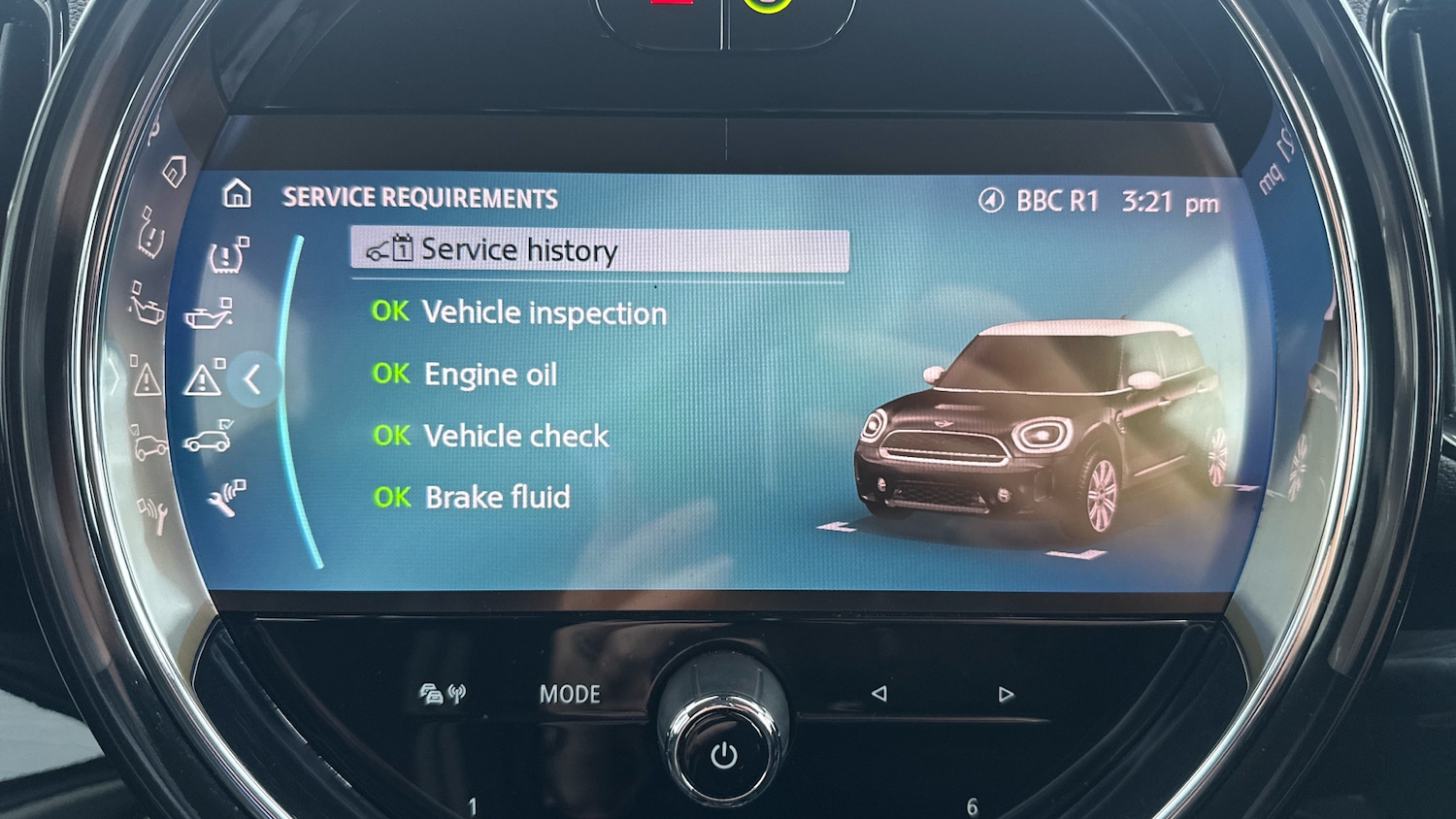Check the Vehicle inspection OK status entry
Viewport: 1456px width, 819px height.
[519, 312]
